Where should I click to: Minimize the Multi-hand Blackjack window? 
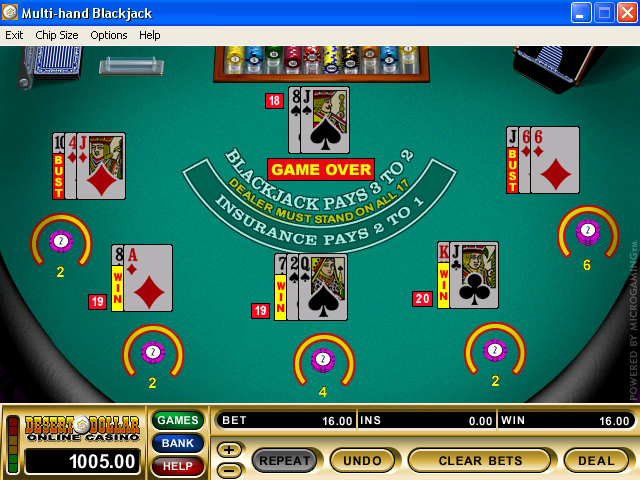[582, 12]
